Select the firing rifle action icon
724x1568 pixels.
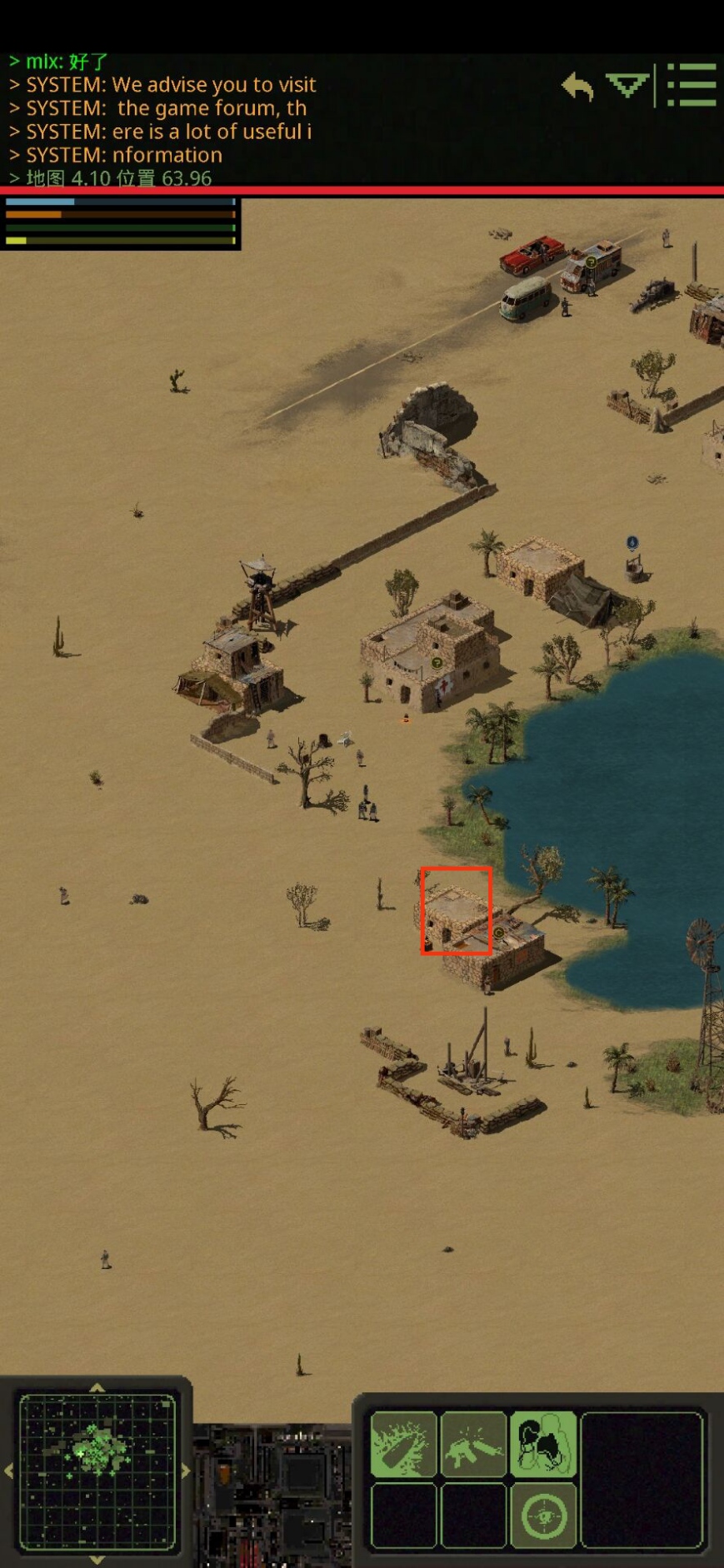tap(473, 1444)
